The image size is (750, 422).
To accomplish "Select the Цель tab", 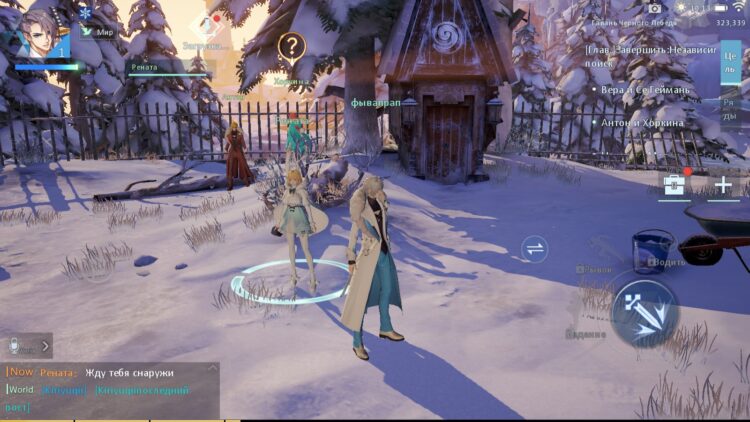I will [x=732, y=62].
